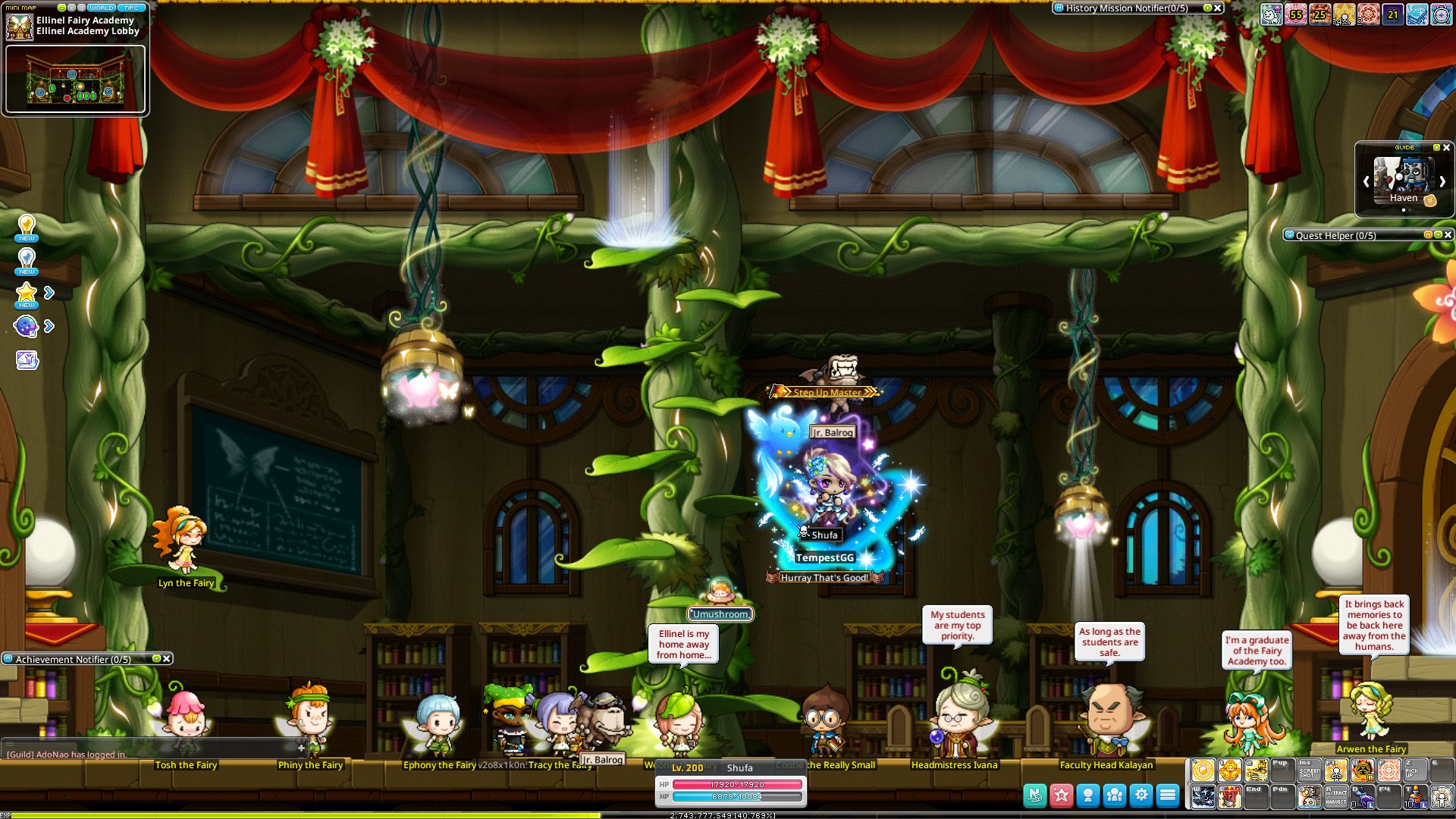Open the main menu with three-line button
The image size is (1456, 819).
(1168, 795)
